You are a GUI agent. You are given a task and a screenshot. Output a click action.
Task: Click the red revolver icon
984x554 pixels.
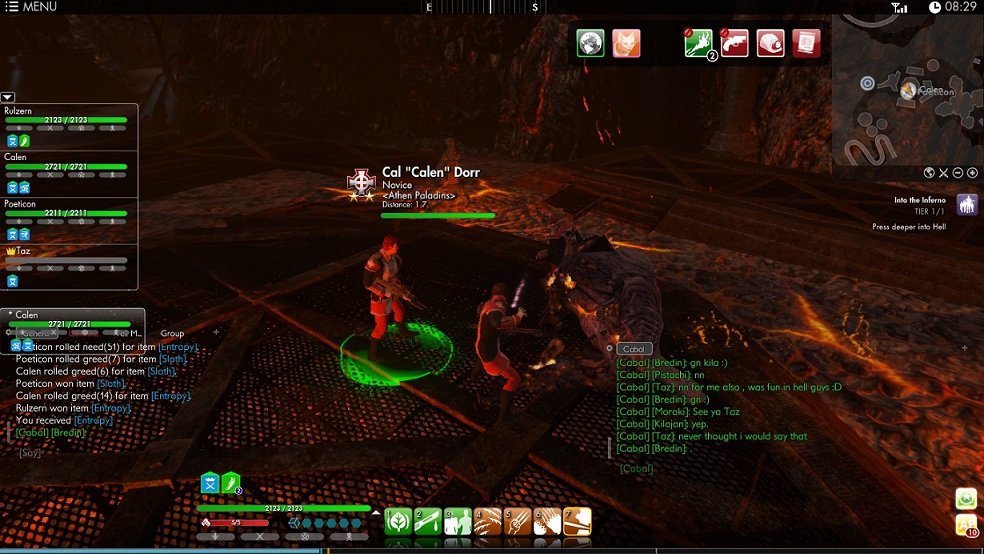tap(734, 43)
